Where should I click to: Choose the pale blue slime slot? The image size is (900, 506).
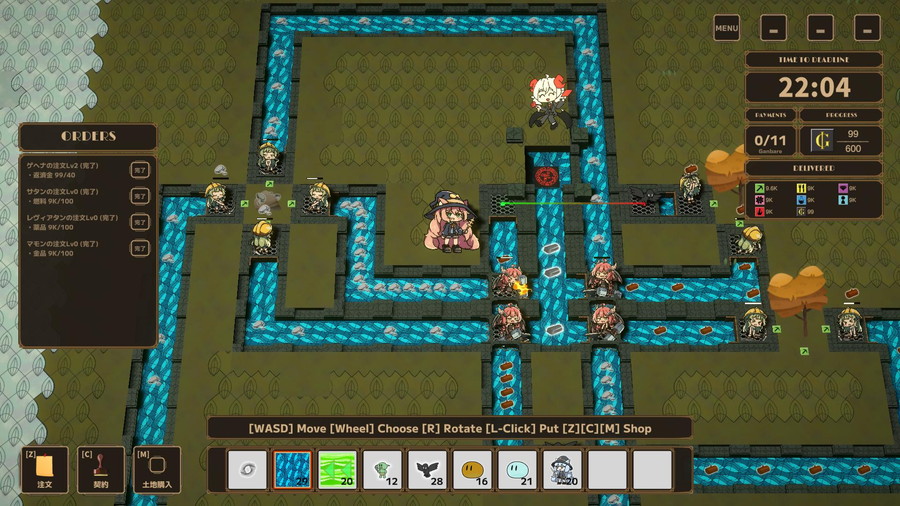coord(517,469)
